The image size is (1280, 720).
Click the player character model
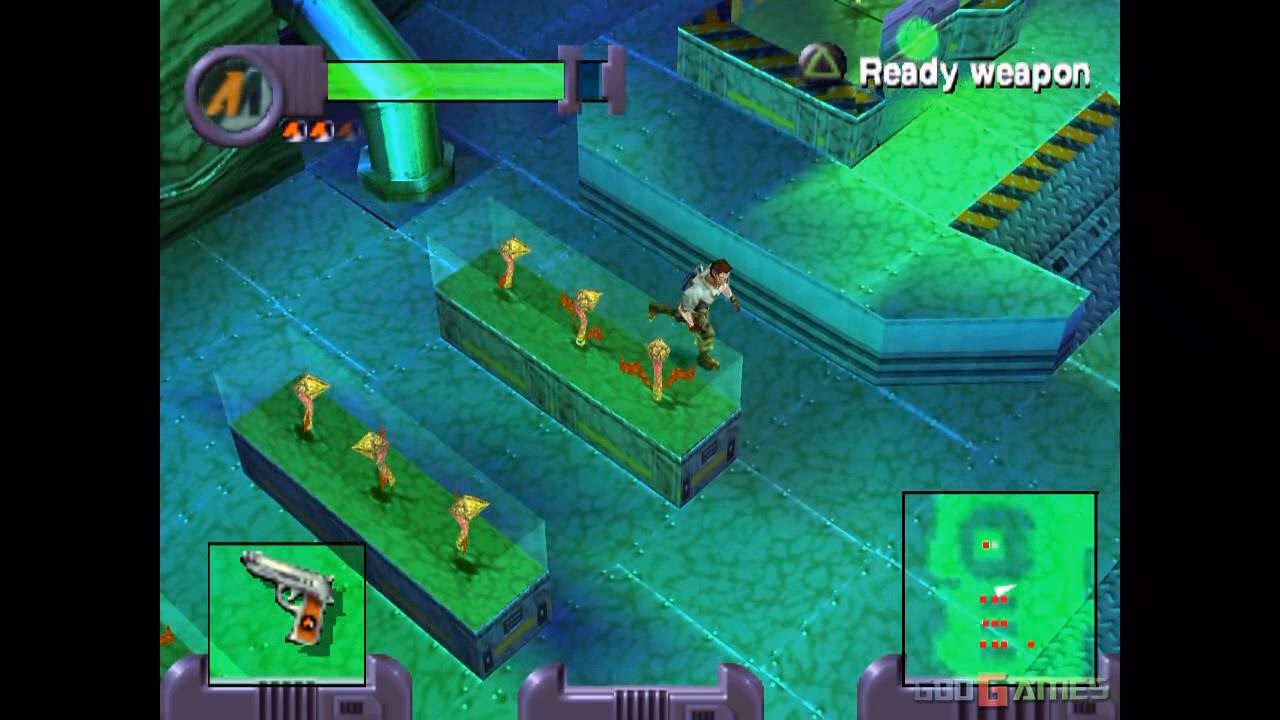[x=700, y=310]
